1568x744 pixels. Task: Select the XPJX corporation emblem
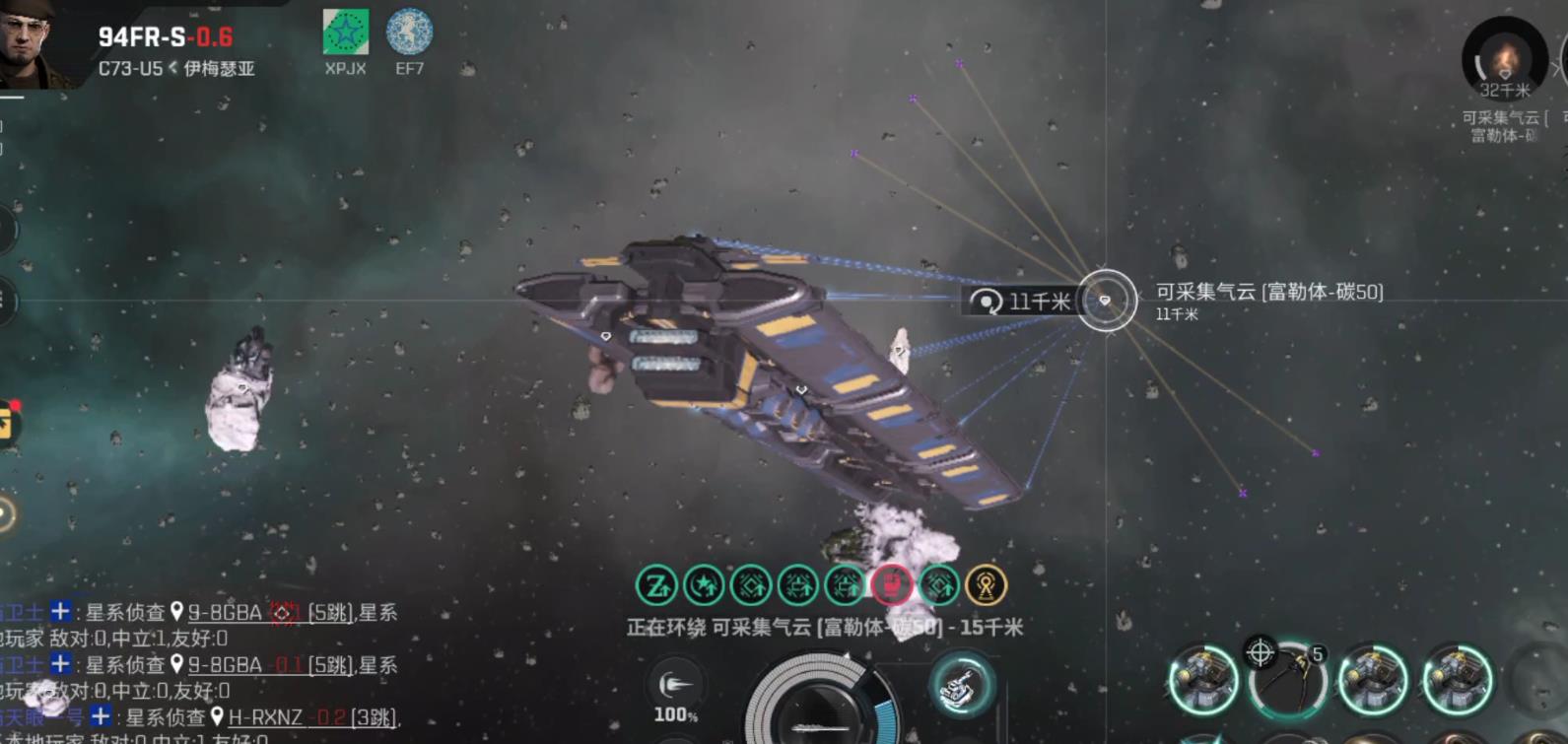(x=345, y=34)
